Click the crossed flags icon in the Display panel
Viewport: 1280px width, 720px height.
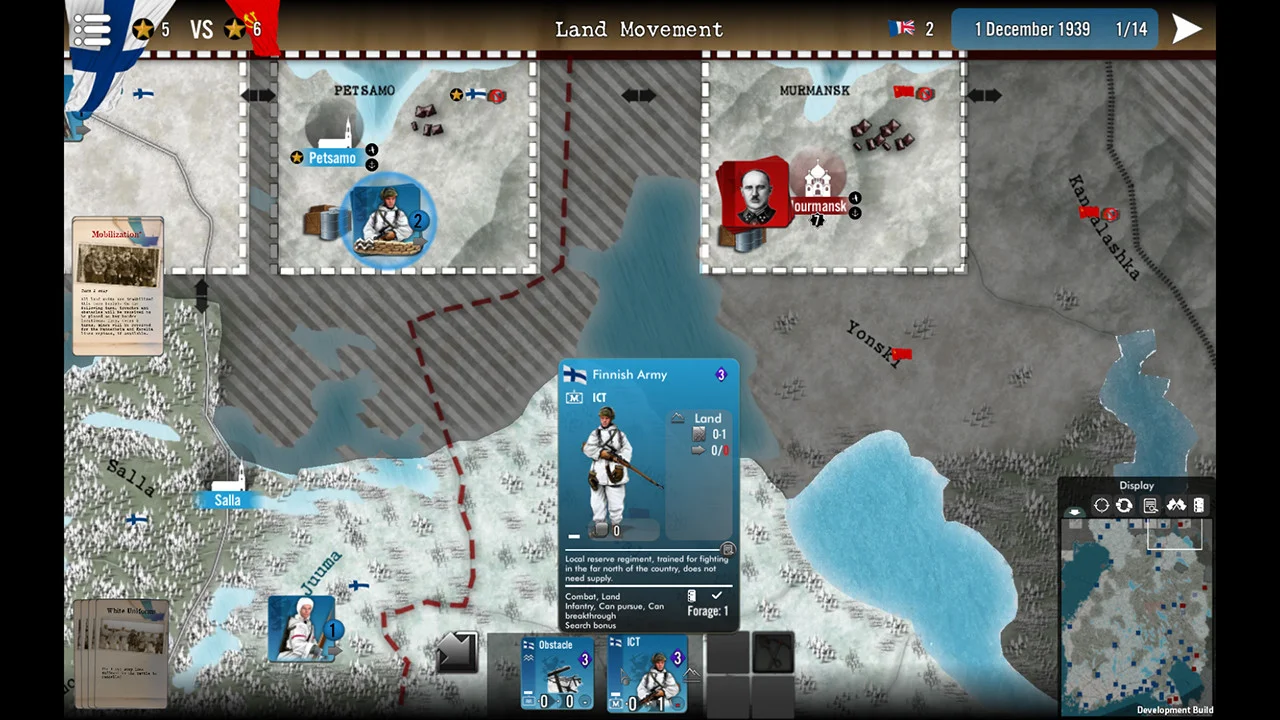click(1177, 505)
